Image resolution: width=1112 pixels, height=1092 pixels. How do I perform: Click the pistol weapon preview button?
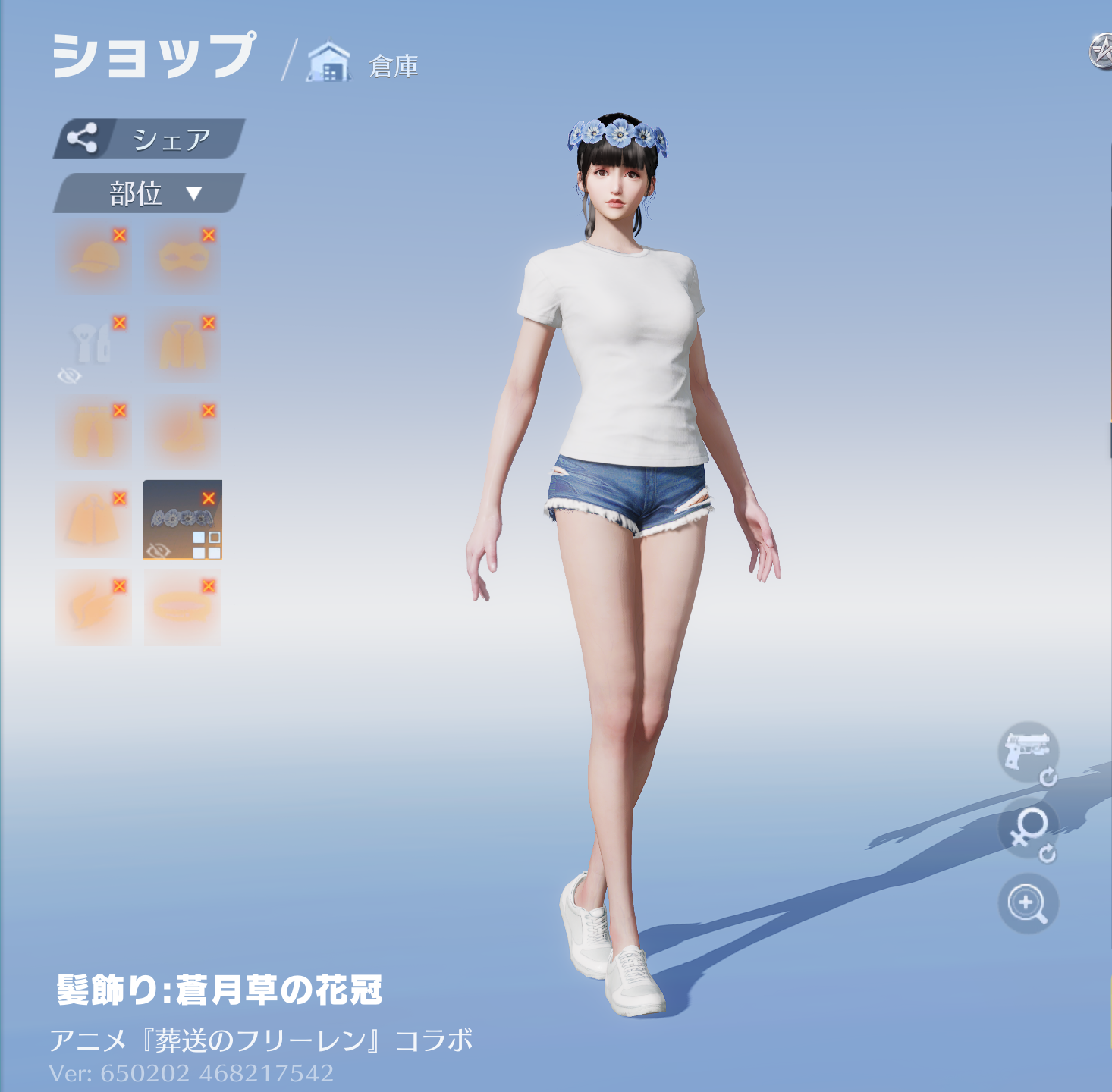1027,751
